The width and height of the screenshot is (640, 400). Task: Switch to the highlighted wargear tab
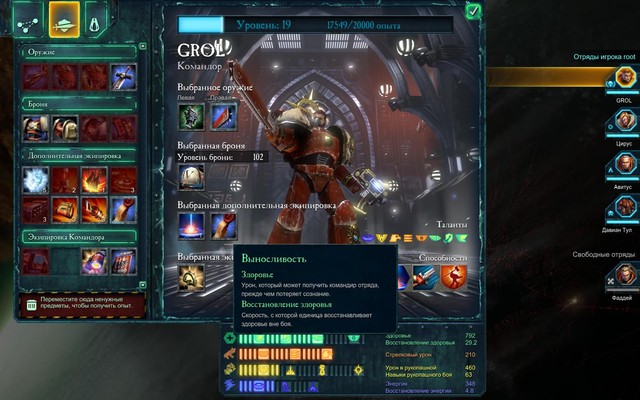(65, 17)
